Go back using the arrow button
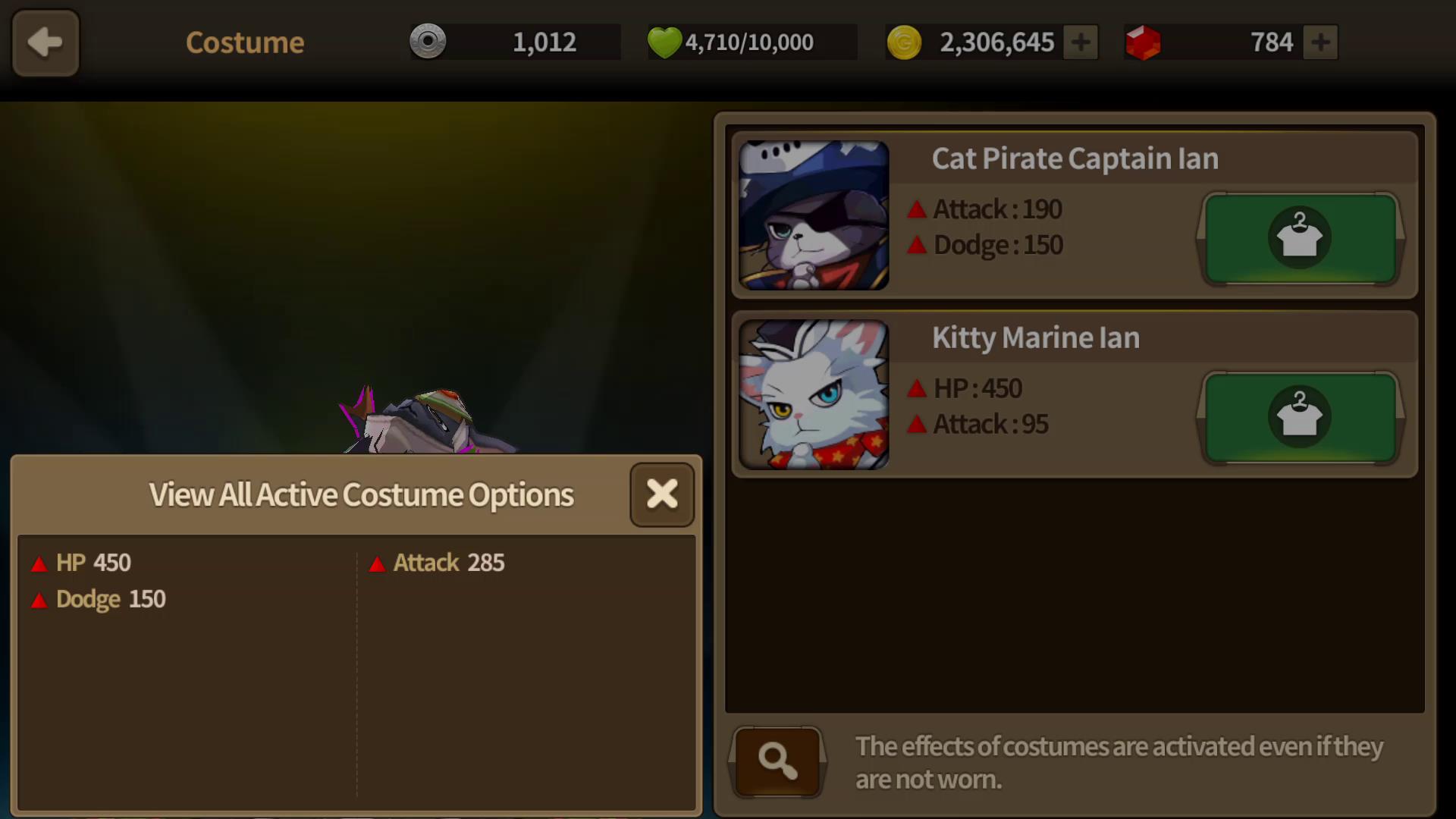 [x=45, y=42]
